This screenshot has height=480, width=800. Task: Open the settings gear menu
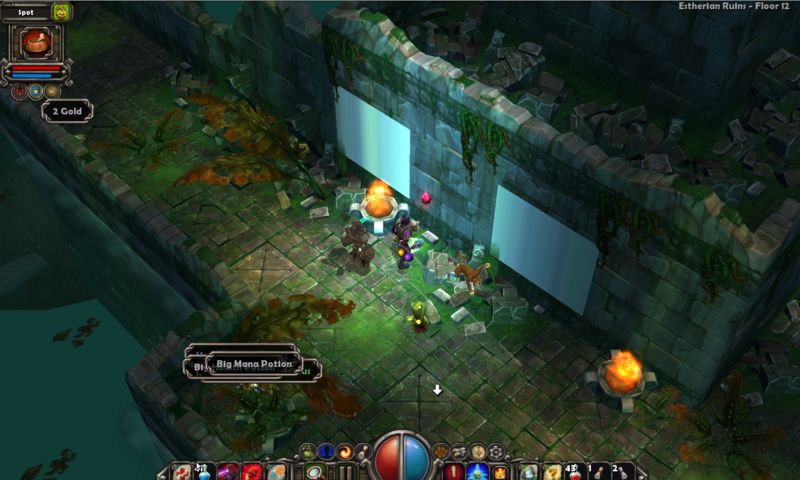point(497,451)
